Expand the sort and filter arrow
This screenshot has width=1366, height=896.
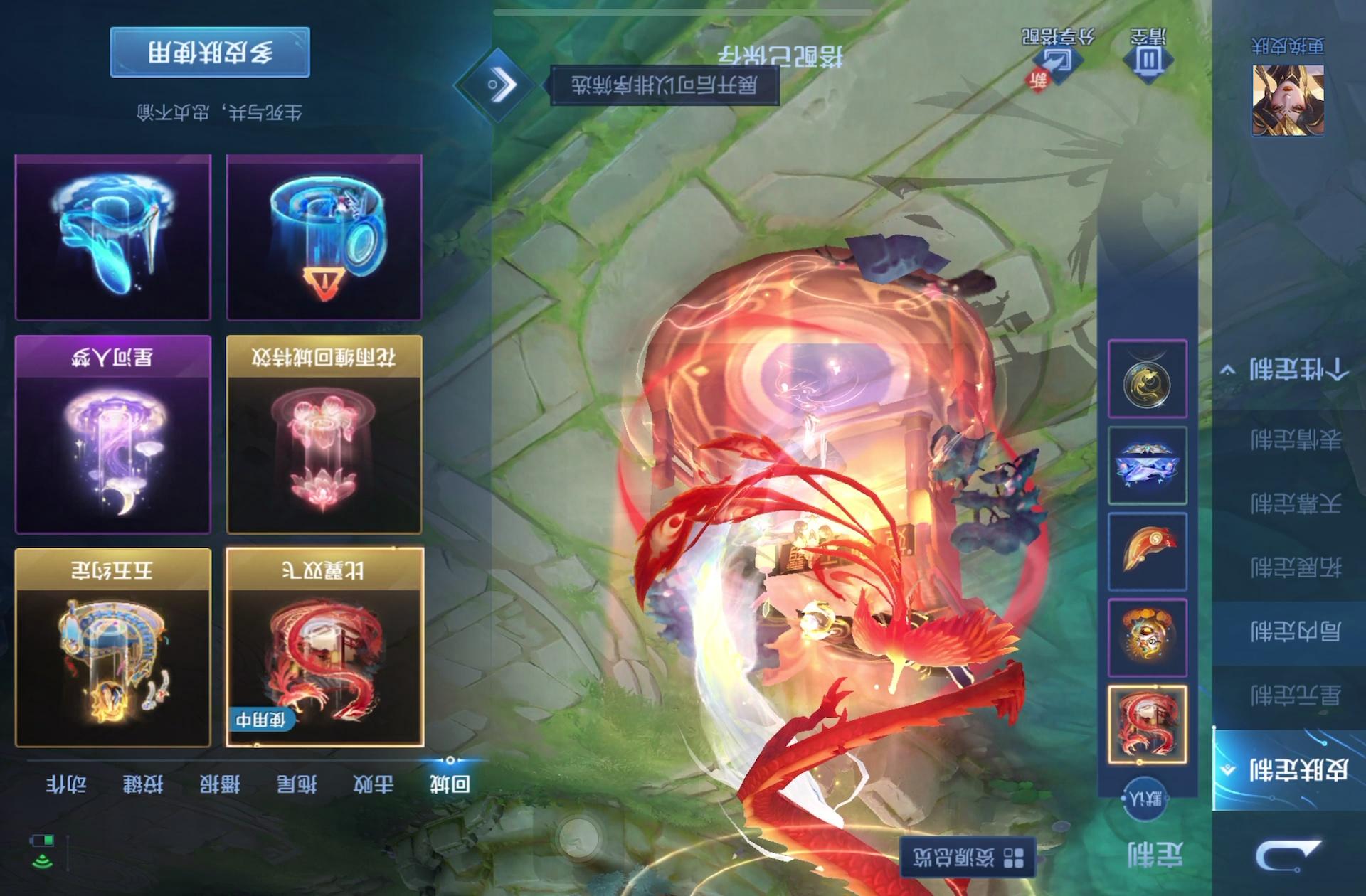[x=497, y=85]
